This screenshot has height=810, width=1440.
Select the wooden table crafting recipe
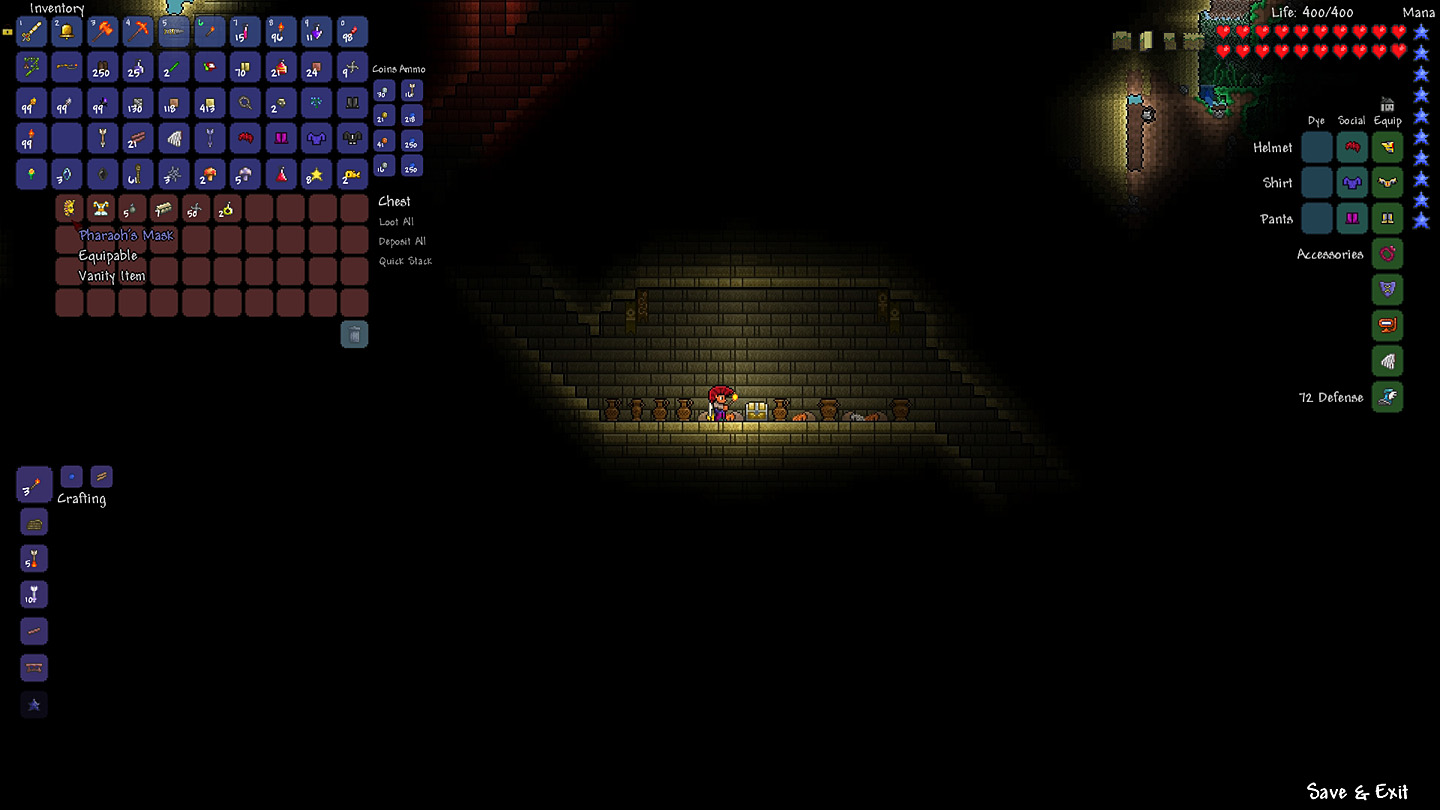[x=34, y=667]
